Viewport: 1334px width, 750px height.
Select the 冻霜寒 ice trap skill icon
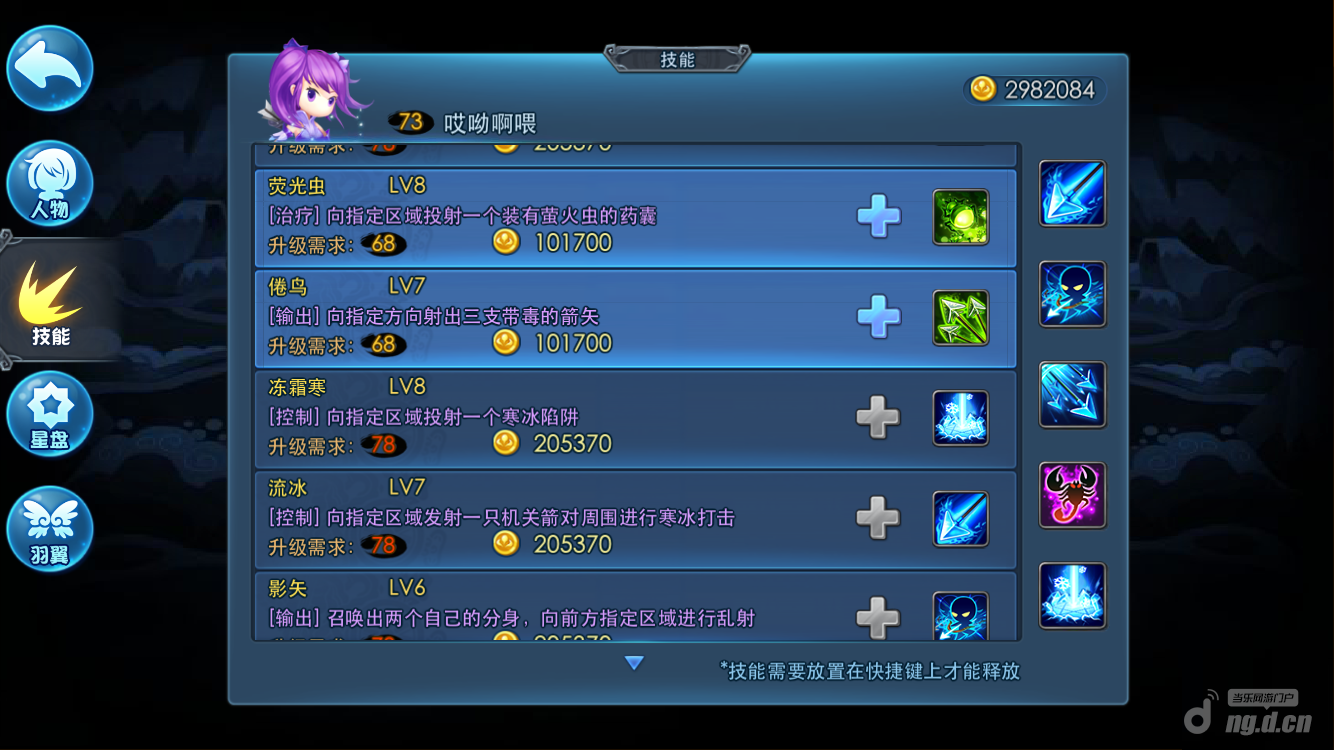tap(961, 418)
